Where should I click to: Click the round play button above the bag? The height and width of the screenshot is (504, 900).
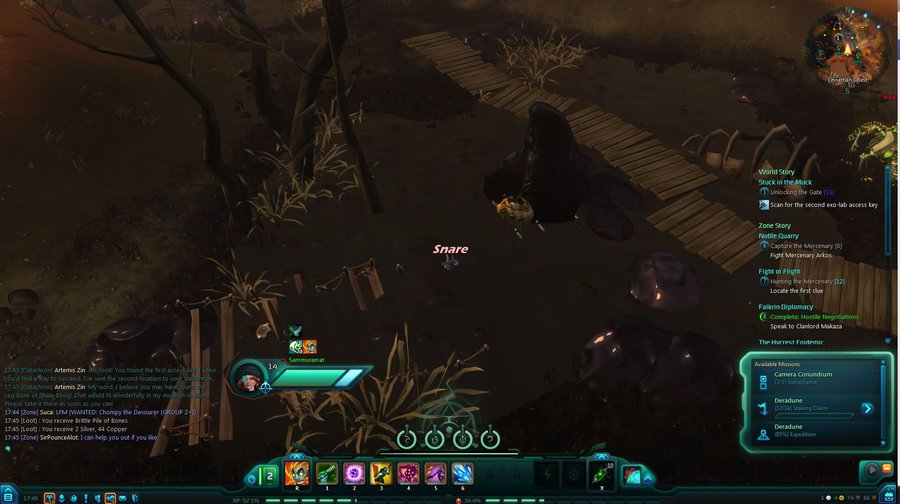(870, 470)
